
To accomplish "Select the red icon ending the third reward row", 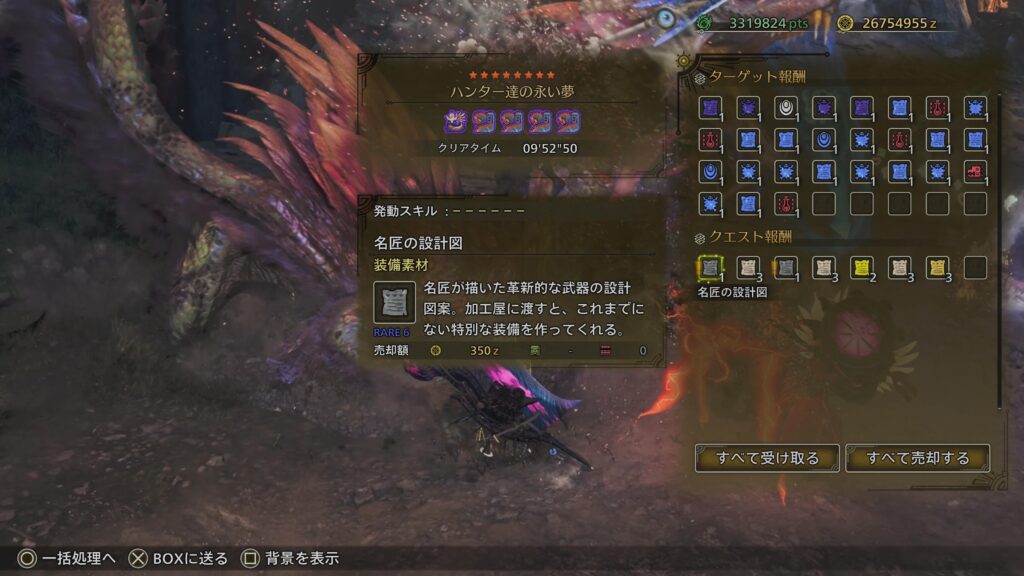I will [975, 171].
